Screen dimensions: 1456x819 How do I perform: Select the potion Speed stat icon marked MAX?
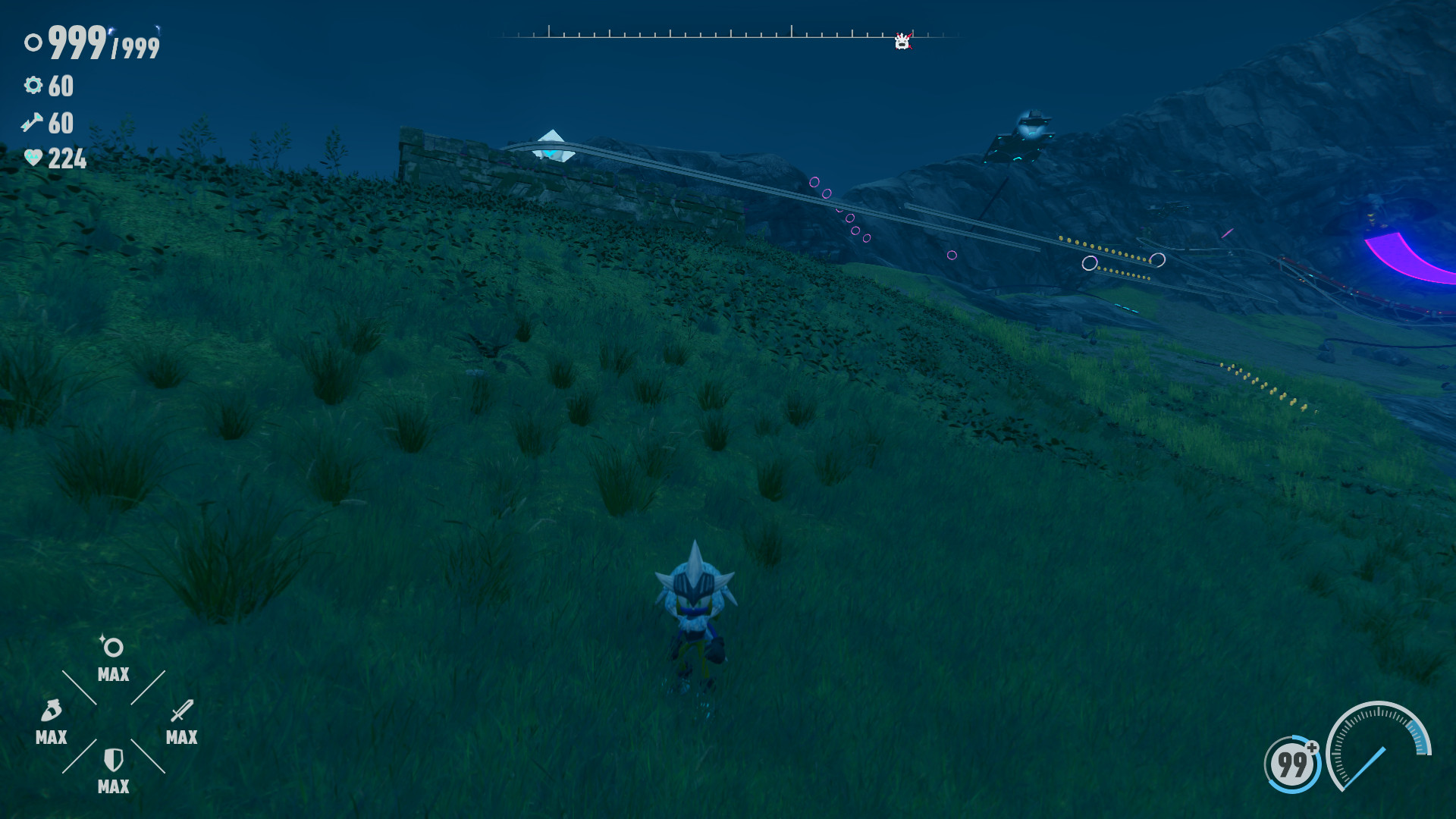pyautogui.click(x=51, y=711)
